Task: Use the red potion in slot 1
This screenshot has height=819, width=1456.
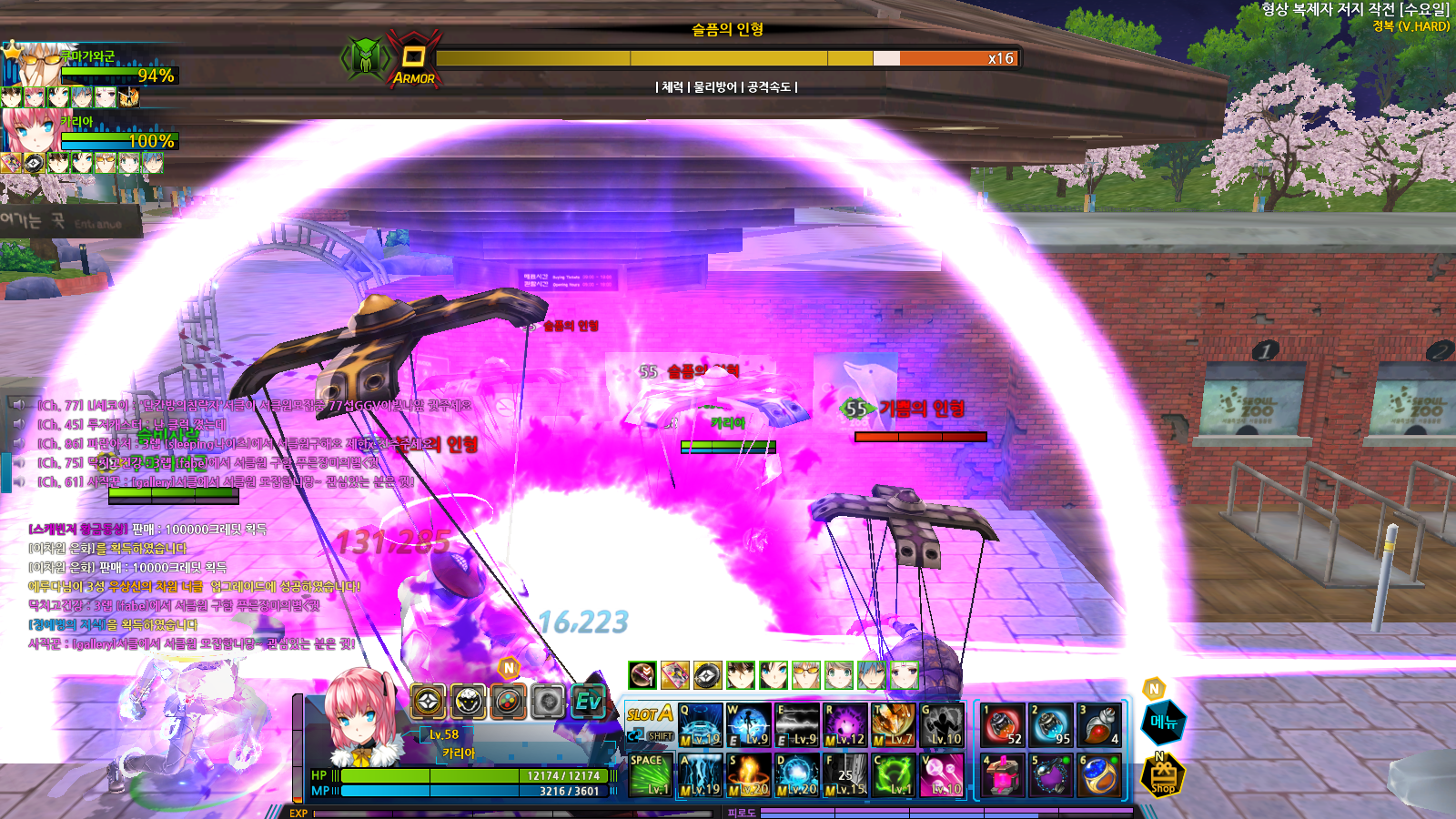Action: [1003, 725]
